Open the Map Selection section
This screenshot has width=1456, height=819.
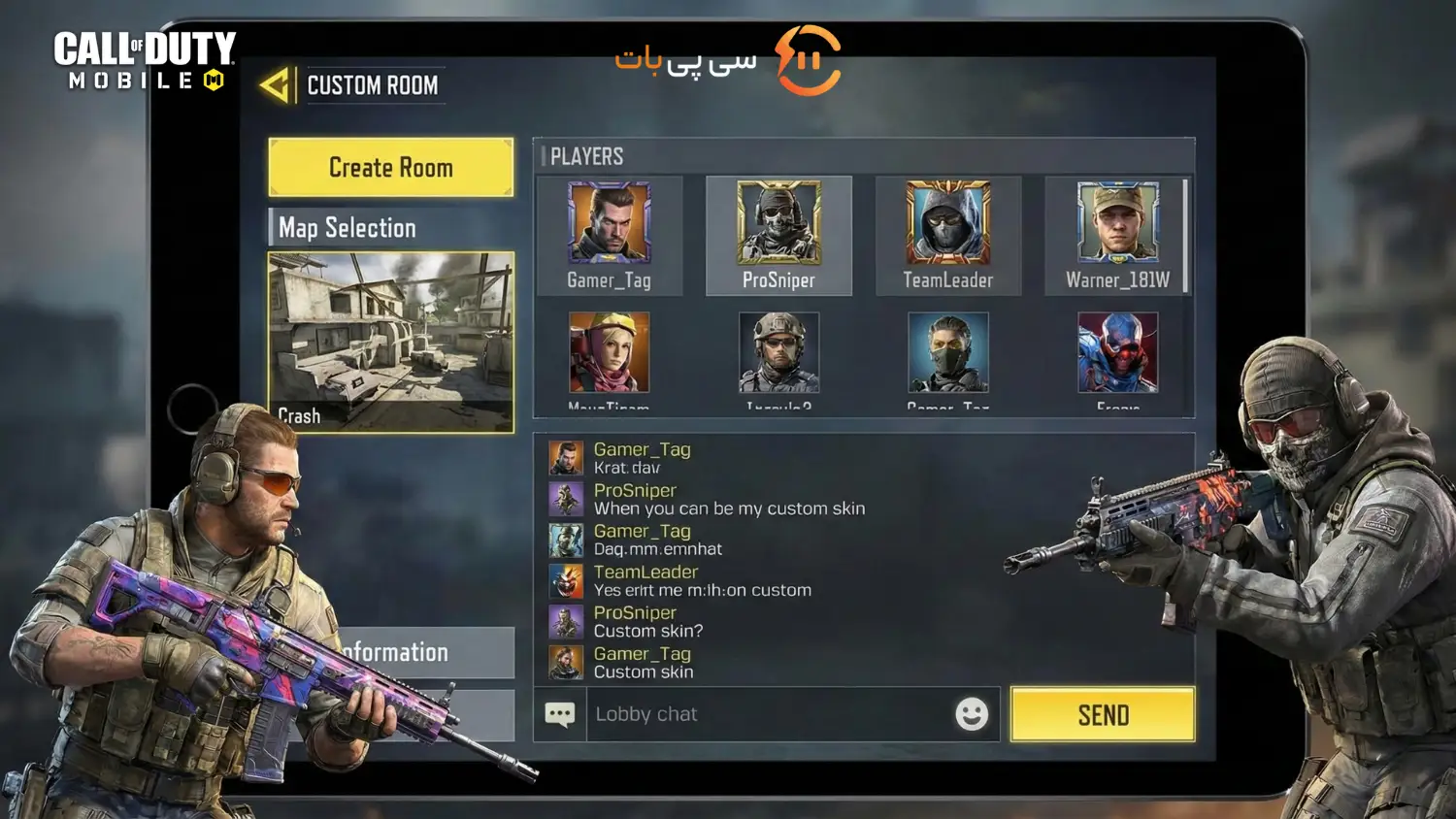click(390, 228)
